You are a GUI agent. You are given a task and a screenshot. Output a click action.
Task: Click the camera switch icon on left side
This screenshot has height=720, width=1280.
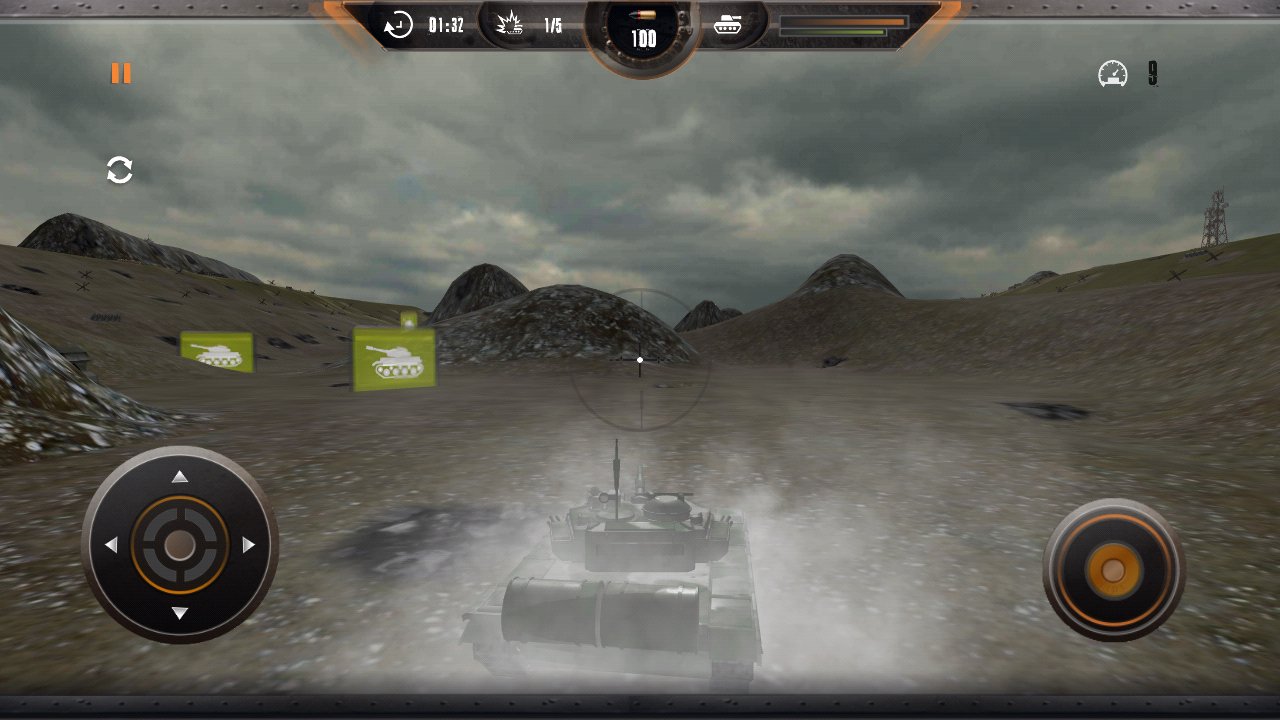119,169
